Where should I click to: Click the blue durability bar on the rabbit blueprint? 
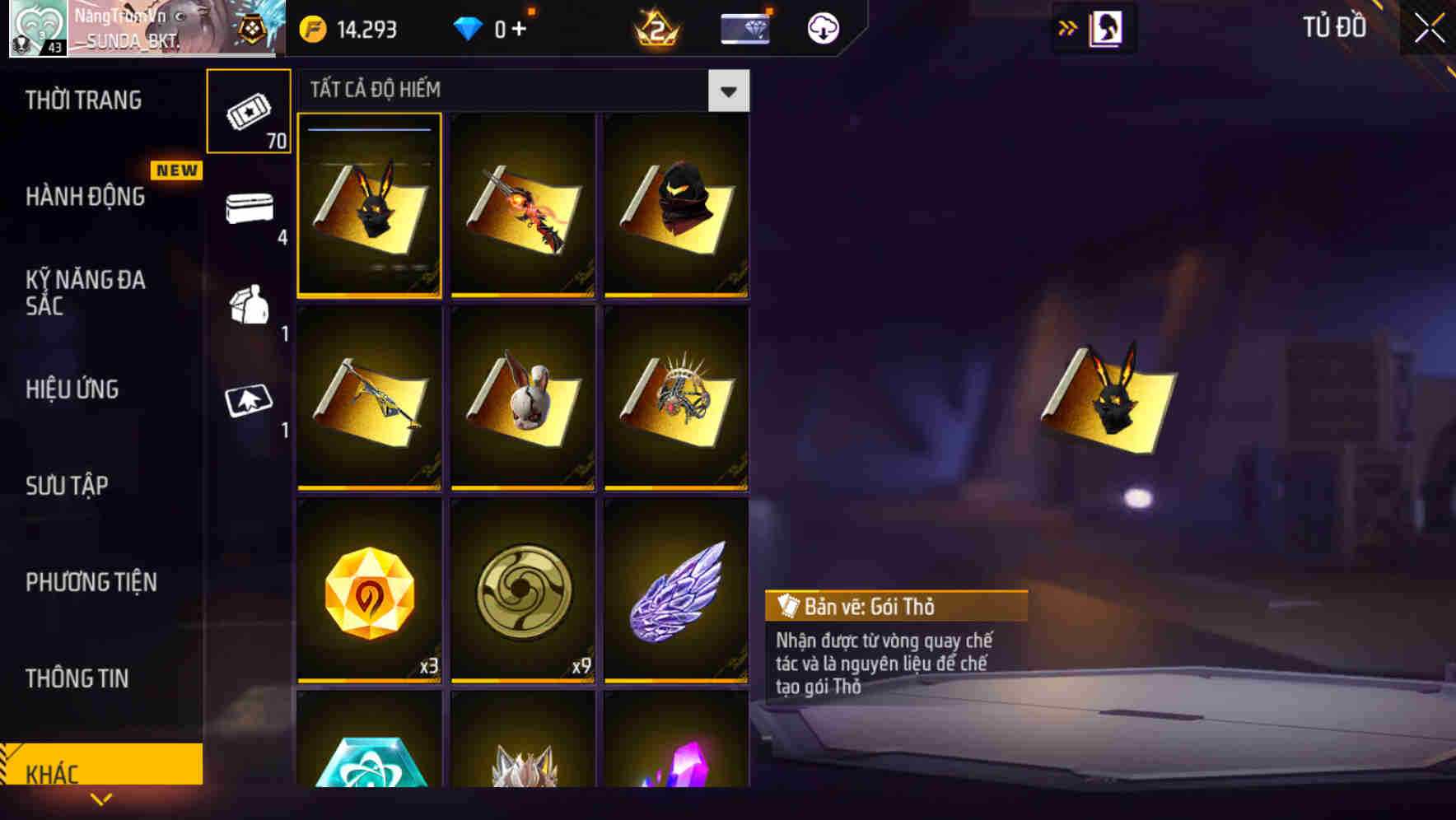tap(369, 129)
